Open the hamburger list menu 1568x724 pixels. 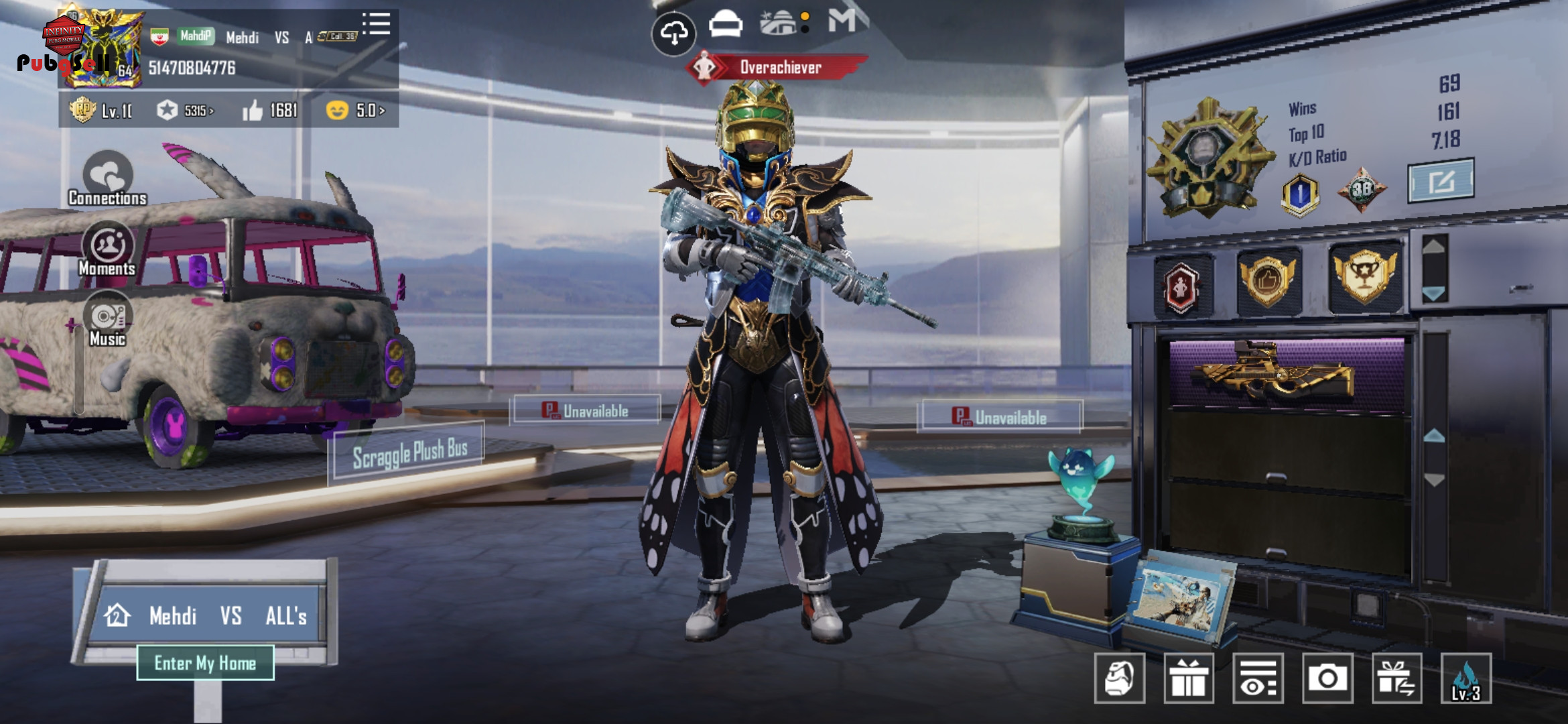(377, 23)
